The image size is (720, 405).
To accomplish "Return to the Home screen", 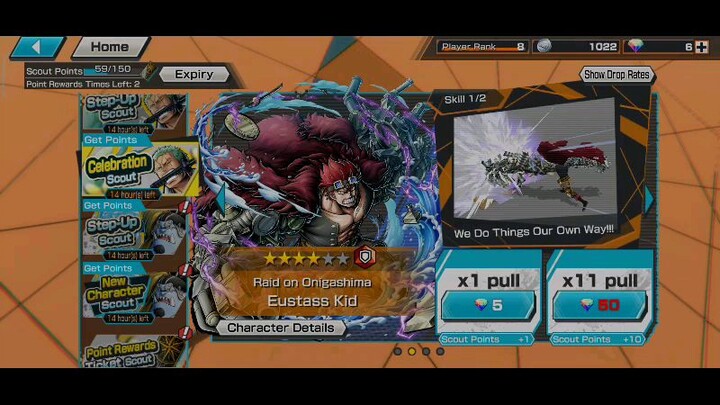I will pyautogui.click(x=109, y=47).
